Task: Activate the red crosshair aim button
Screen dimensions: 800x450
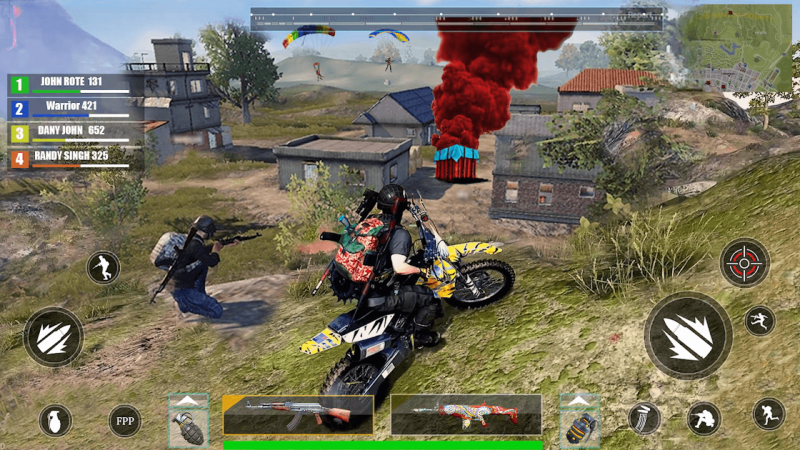Action: (744, 262)
